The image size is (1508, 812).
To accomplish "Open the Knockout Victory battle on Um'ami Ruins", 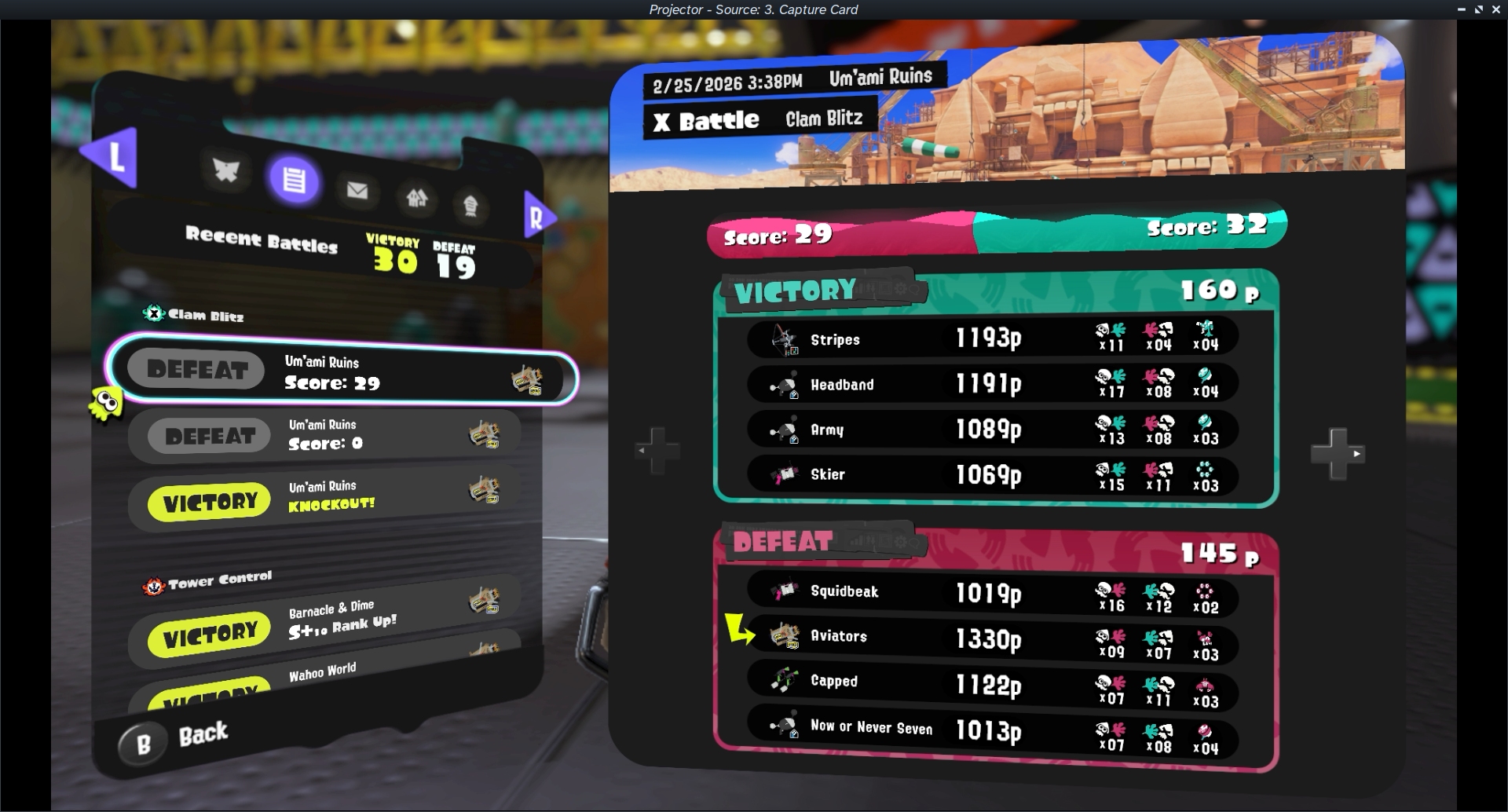I will (x=324, y=497).
